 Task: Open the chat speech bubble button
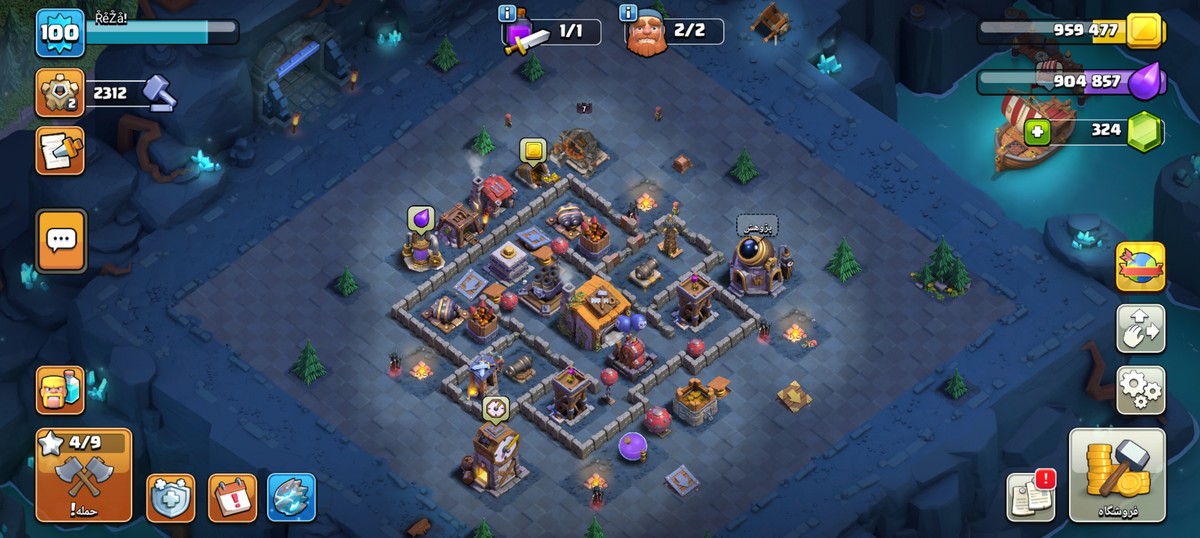point(61,240)
